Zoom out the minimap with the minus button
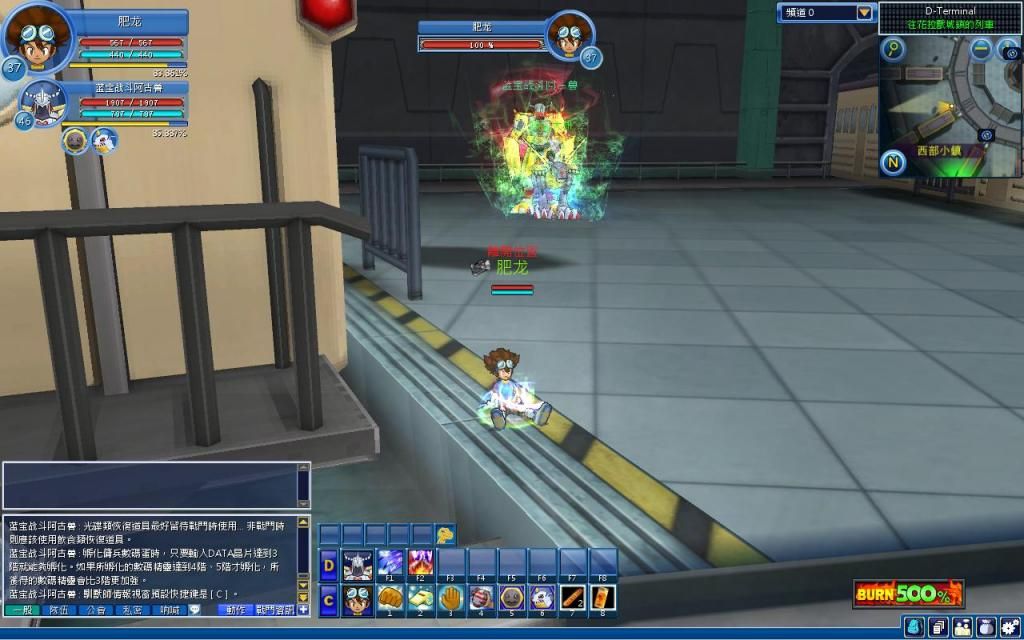The image size is (1024, 640). click(981, 48)
